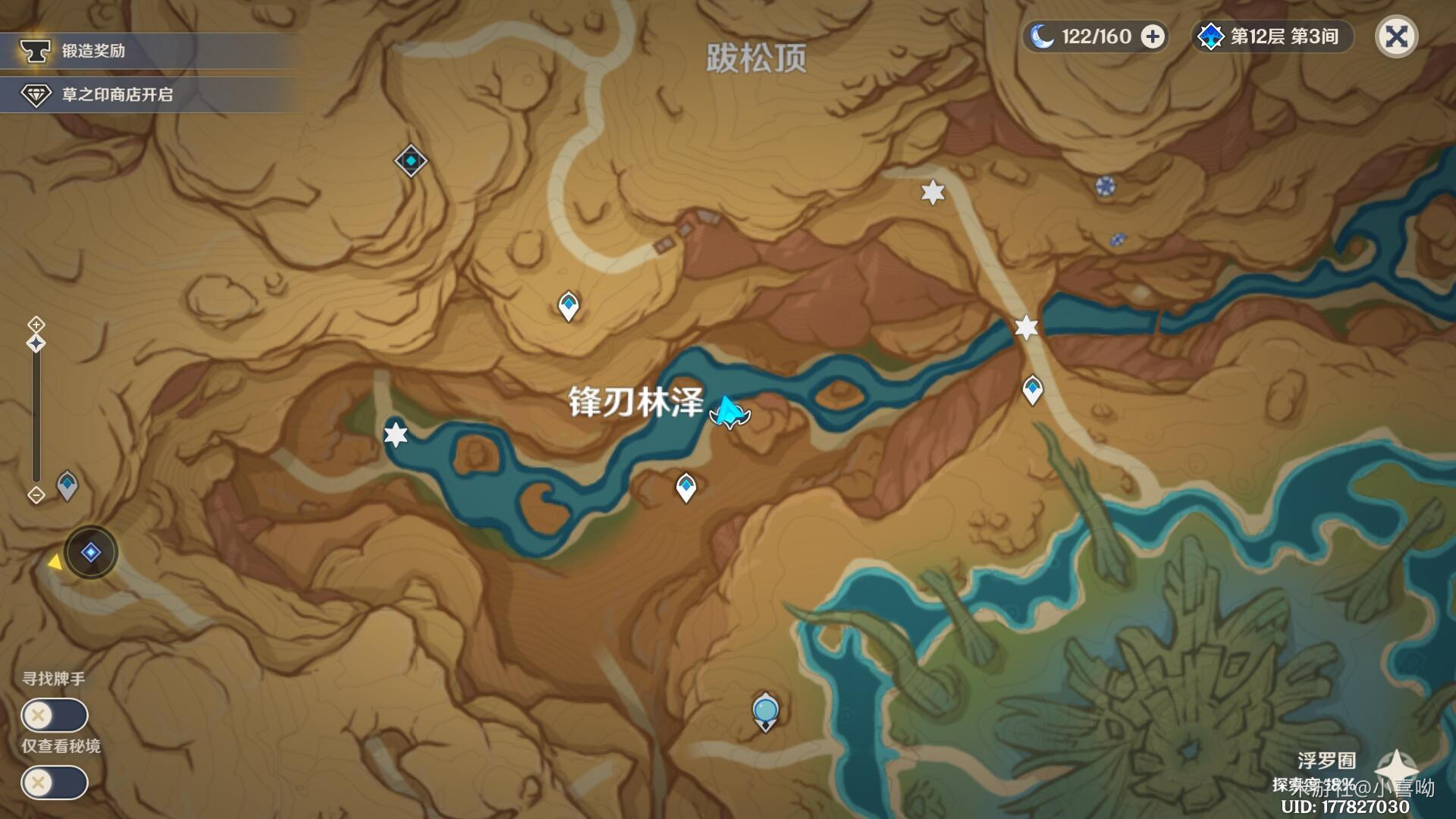1456x819 pixels.
Task: Click the quest marker with the glowing ring
Action: point(91,552)
